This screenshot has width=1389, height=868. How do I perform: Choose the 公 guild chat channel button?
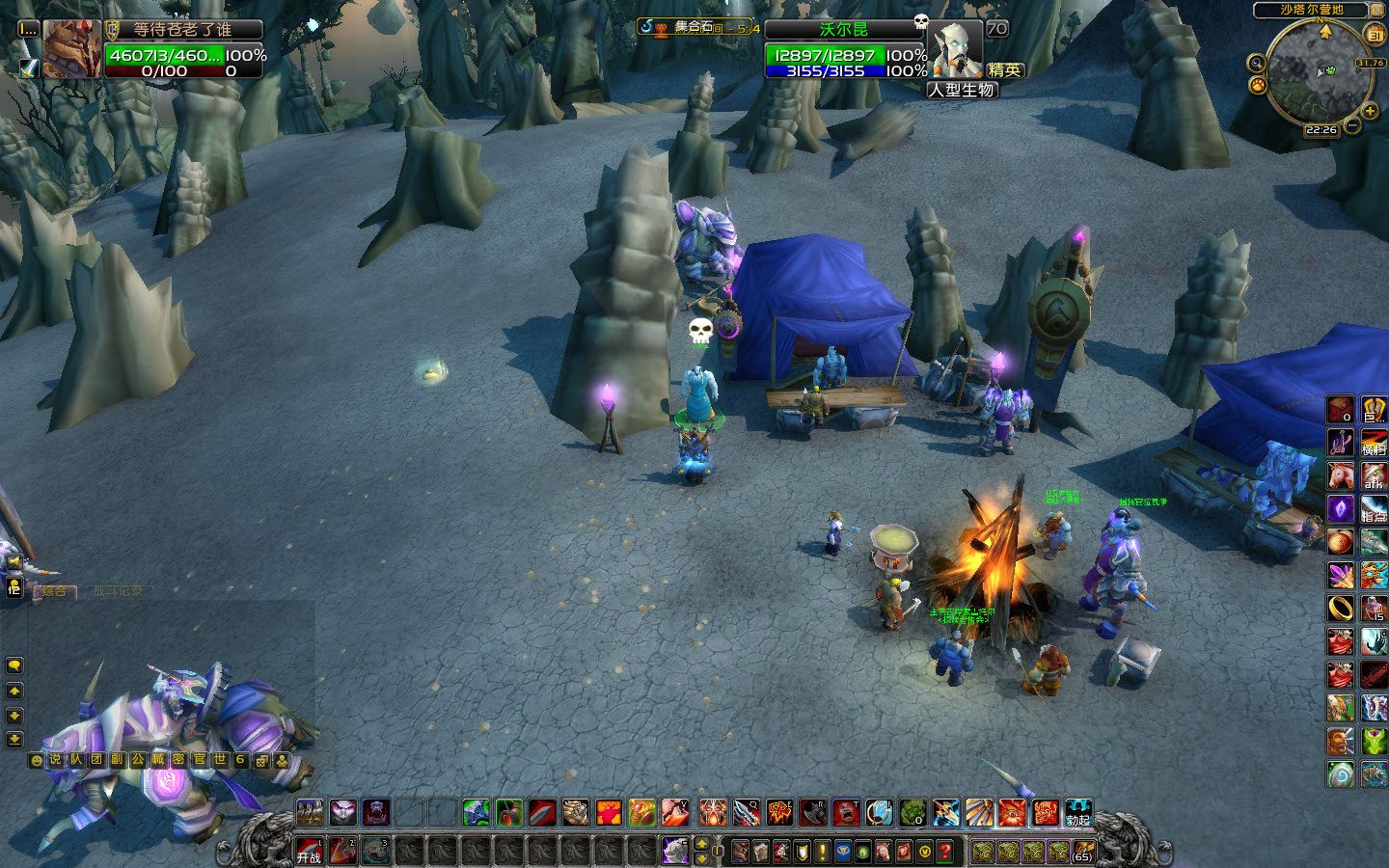tap(137, 760)
